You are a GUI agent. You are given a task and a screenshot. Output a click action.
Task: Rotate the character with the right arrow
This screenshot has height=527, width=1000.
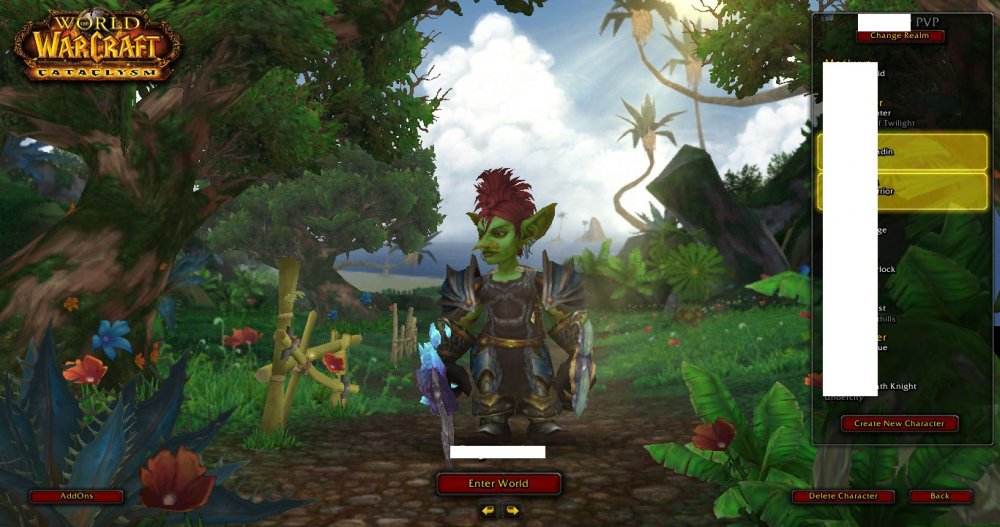click(x=512, y=511)
